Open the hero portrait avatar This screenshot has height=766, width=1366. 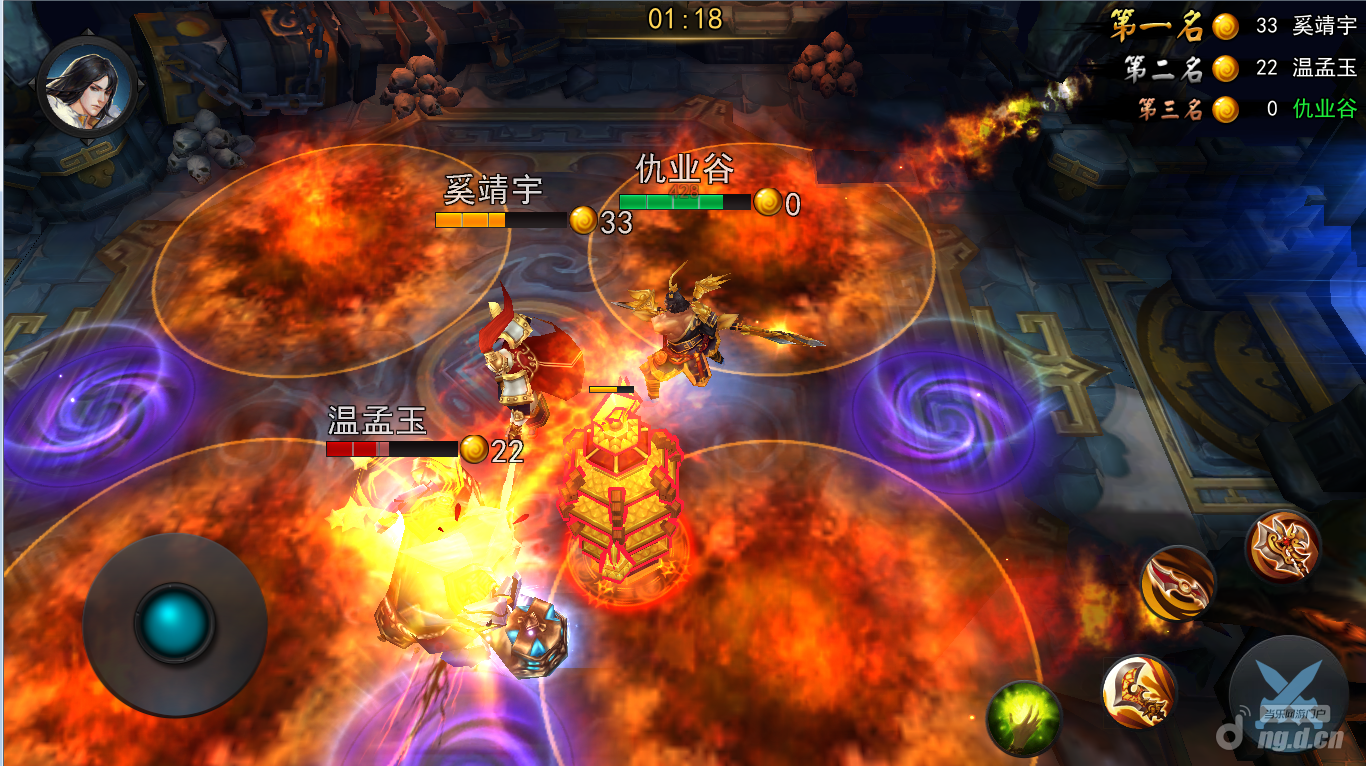click(x=86, y=86)
